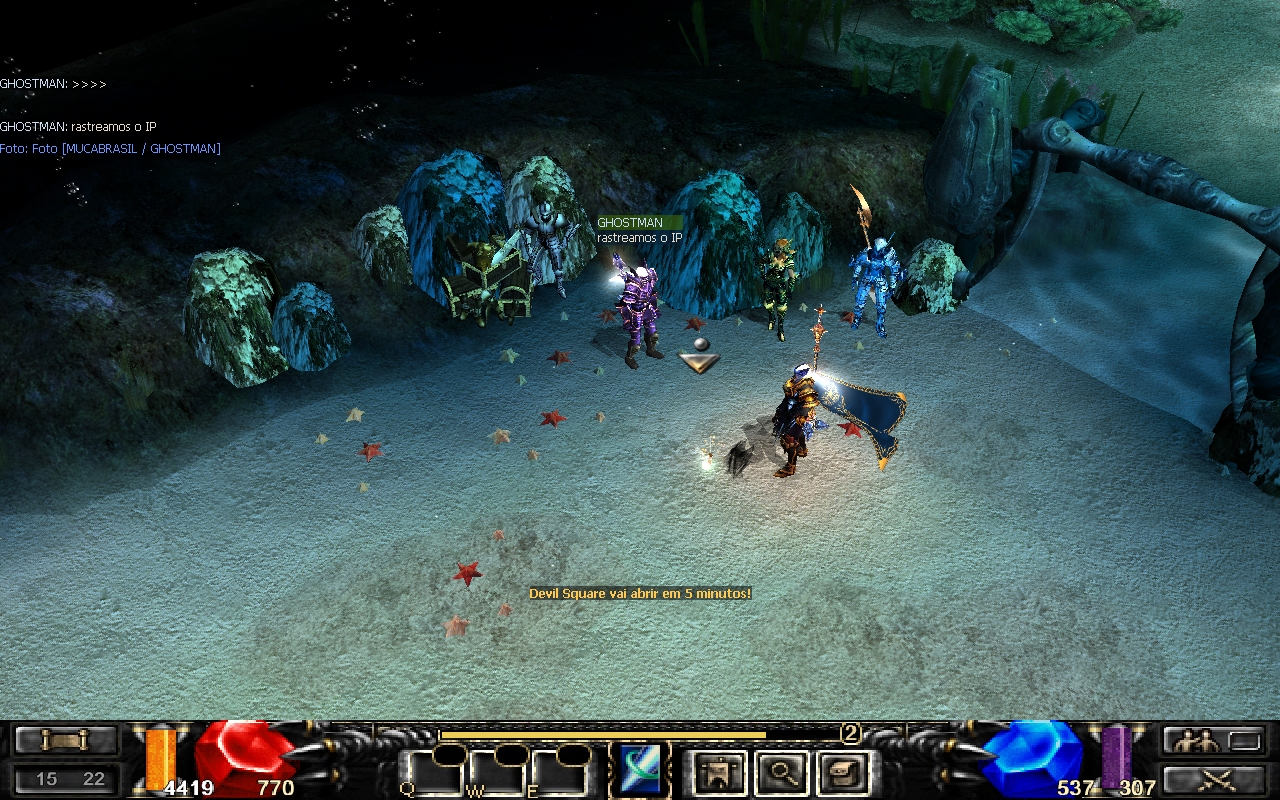Click the scroll button in the bottom-left panel

[66, 740]
